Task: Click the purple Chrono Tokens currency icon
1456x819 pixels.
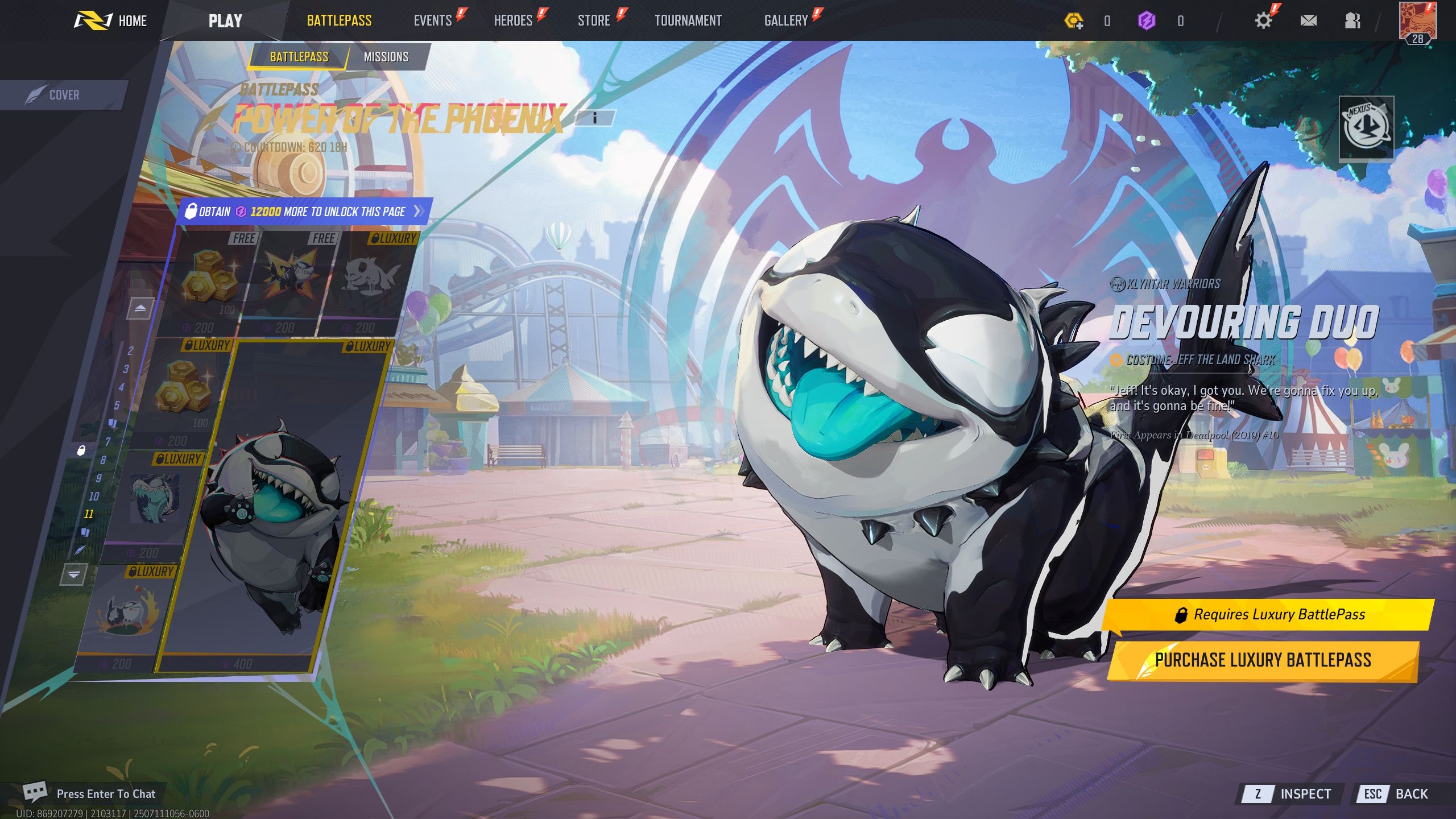Action: pos(1147,20)
